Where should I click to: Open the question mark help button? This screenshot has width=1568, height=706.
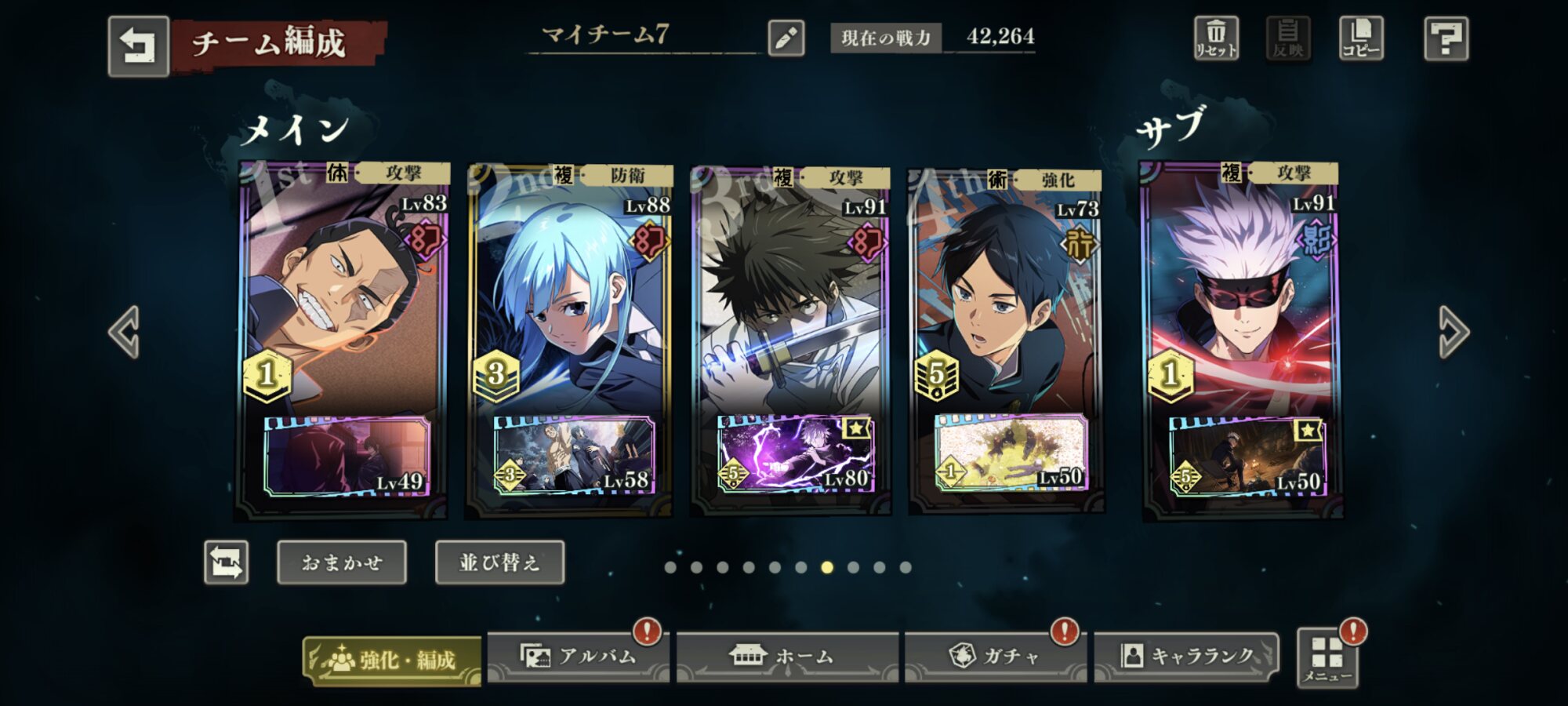pyautogui.click(x=1446, y=38)
